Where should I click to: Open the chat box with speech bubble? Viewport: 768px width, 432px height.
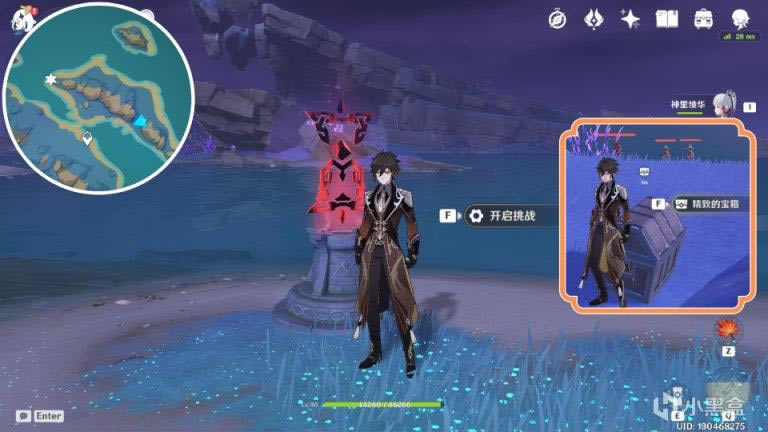click(x=24, y=415)
